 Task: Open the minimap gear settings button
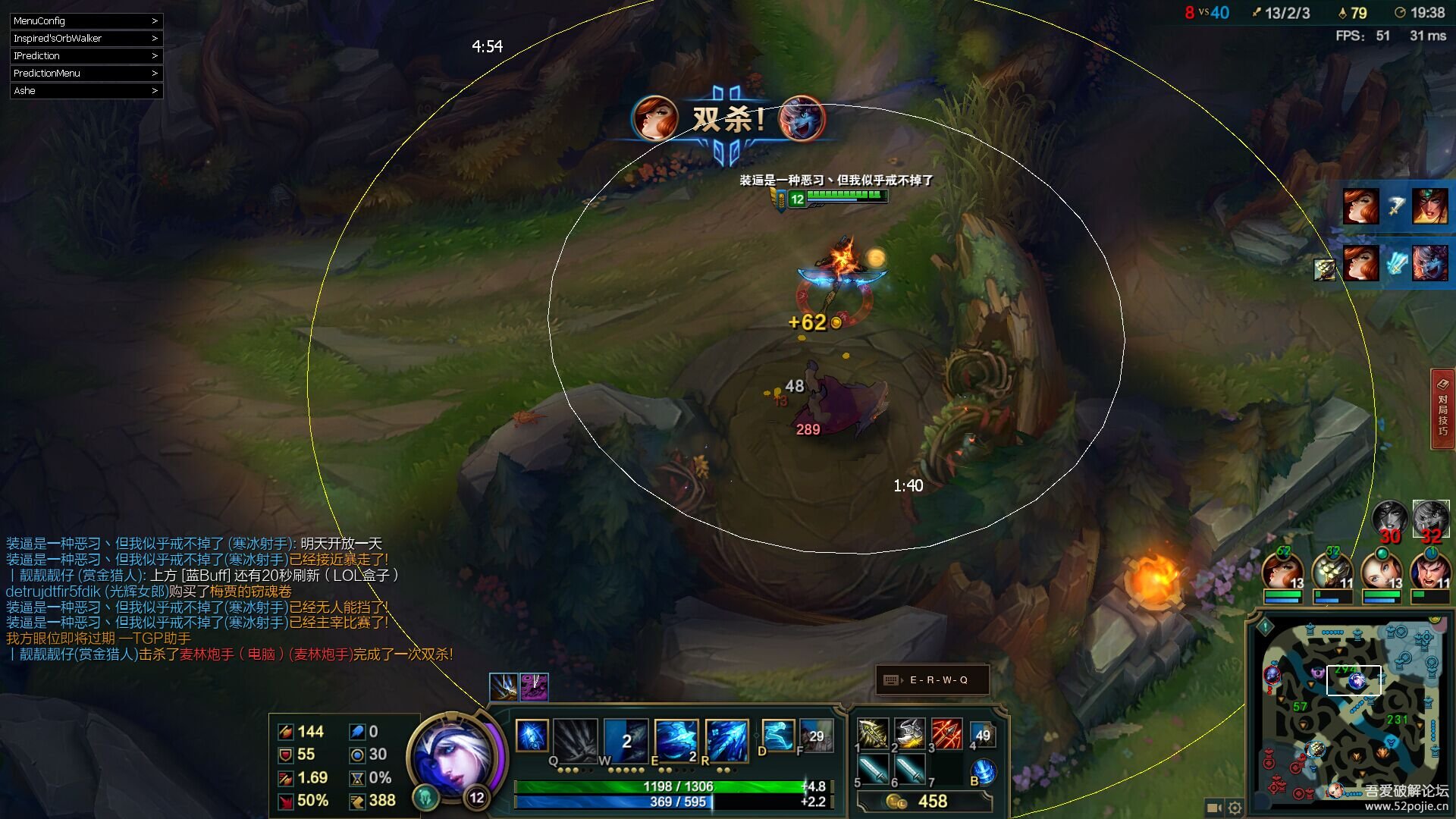(x=1235, y=808)
